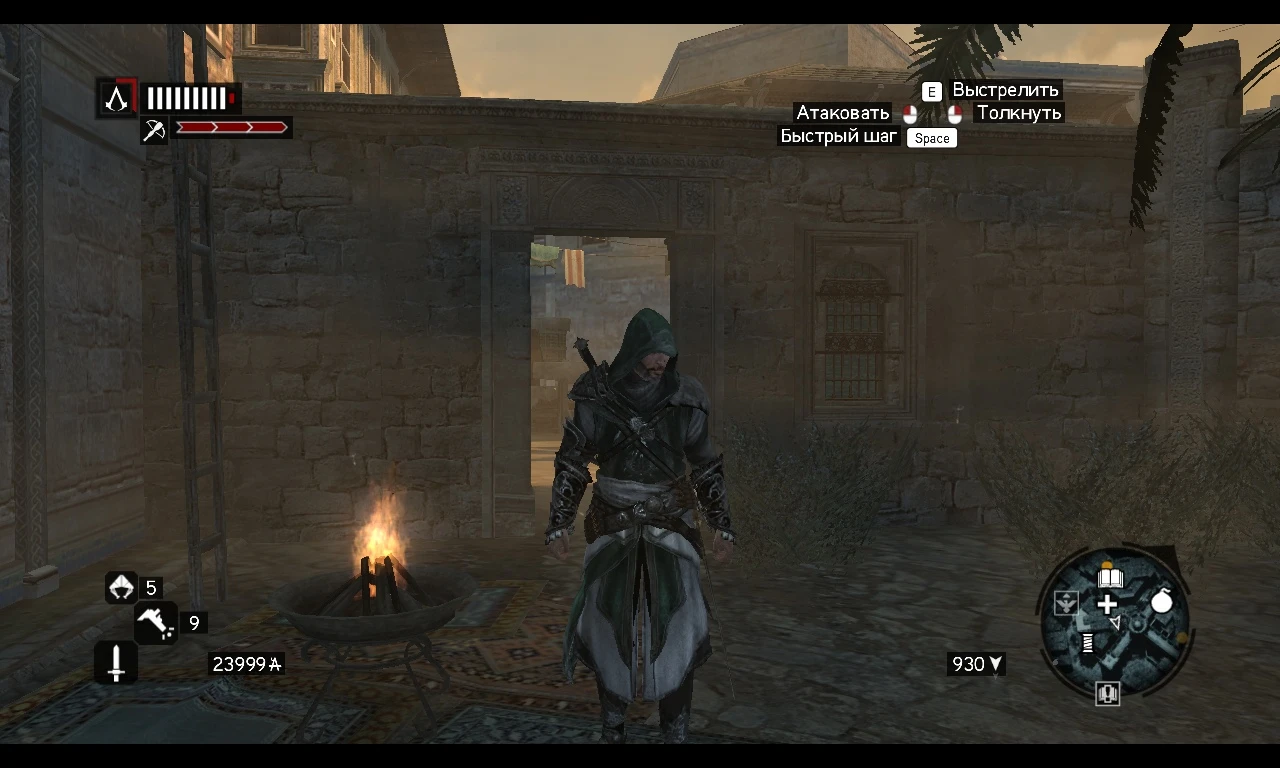Select the sword weapon slot icon
Image resolution: width=1280 pixels, height=768 pixels.
[115, 662]
